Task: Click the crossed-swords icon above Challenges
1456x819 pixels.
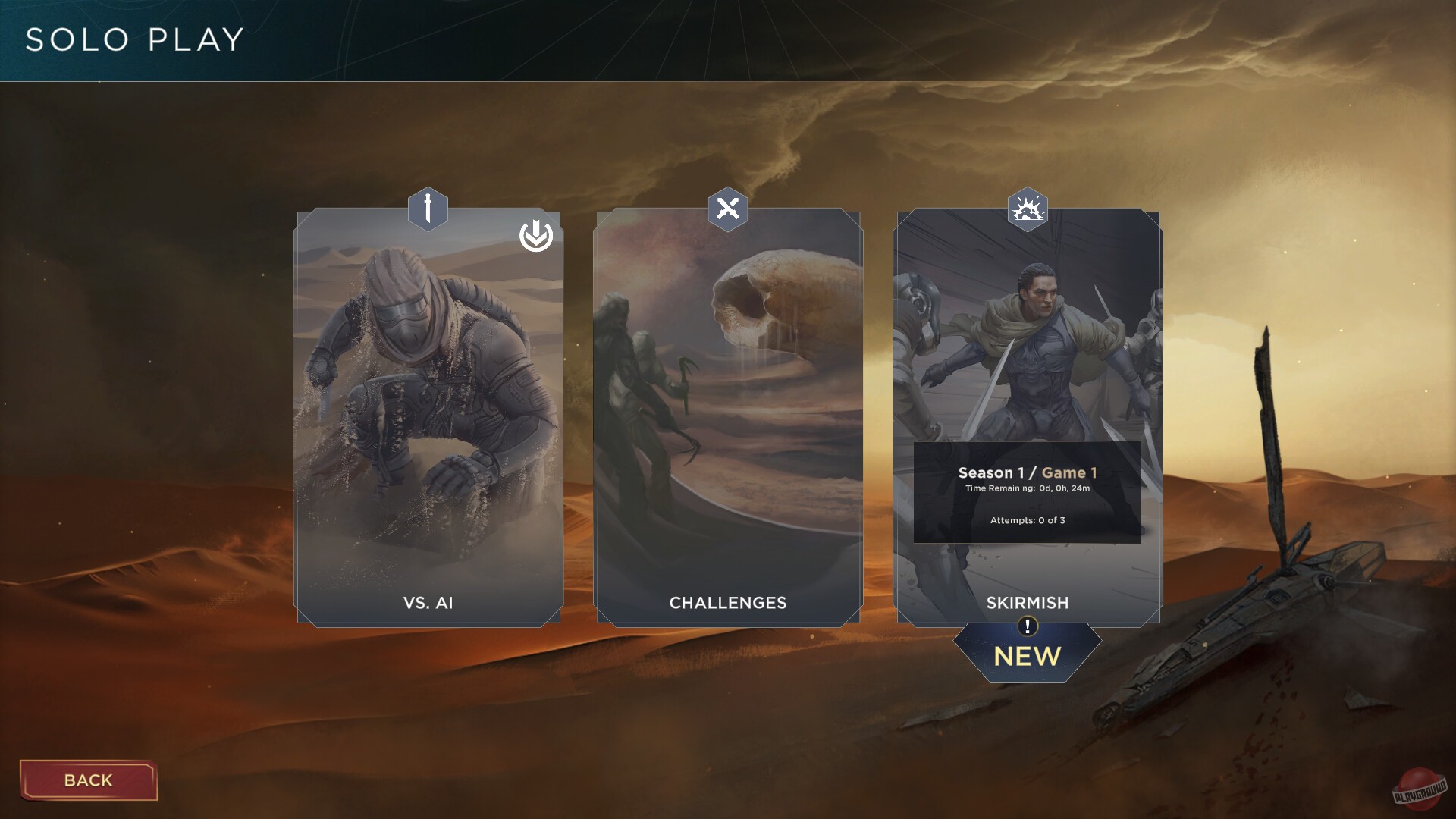Action: 727,209
